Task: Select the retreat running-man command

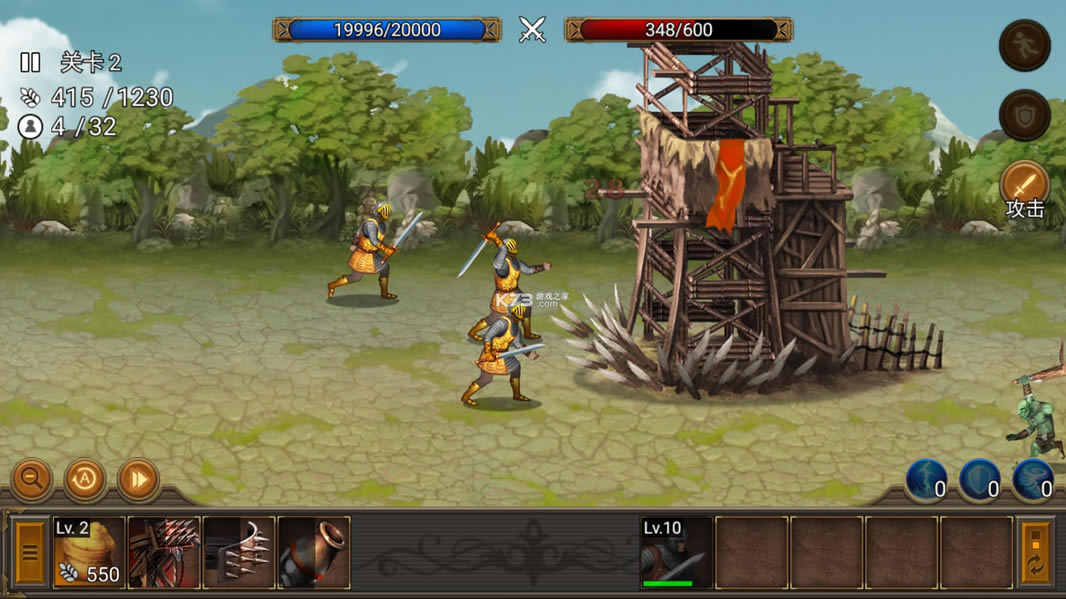Action: (1025, 45)
